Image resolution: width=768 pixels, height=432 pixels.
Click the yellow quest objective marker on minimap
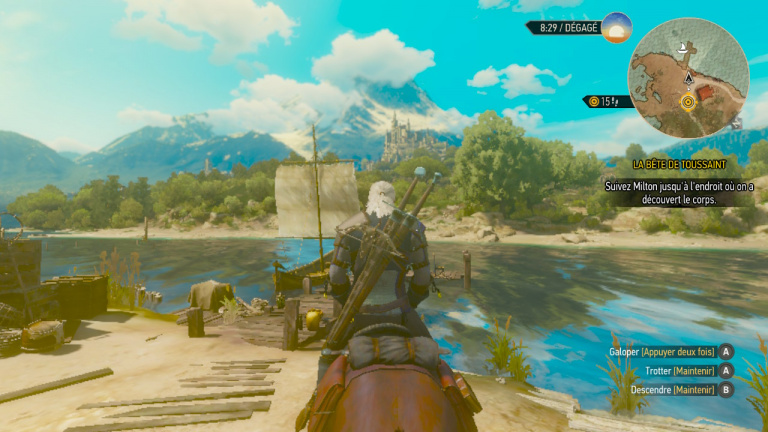(688, 101)
